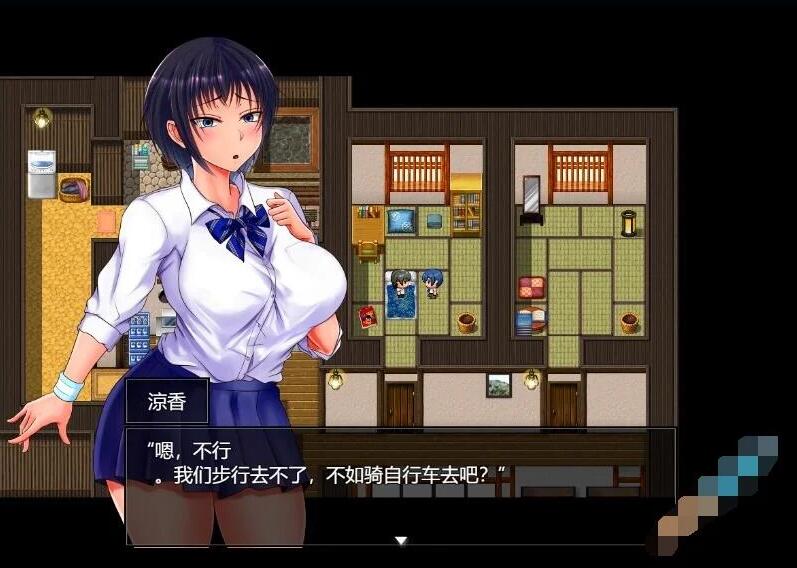Click the dialogue continue arrow
797x568 pixels.
pos(401,541)
